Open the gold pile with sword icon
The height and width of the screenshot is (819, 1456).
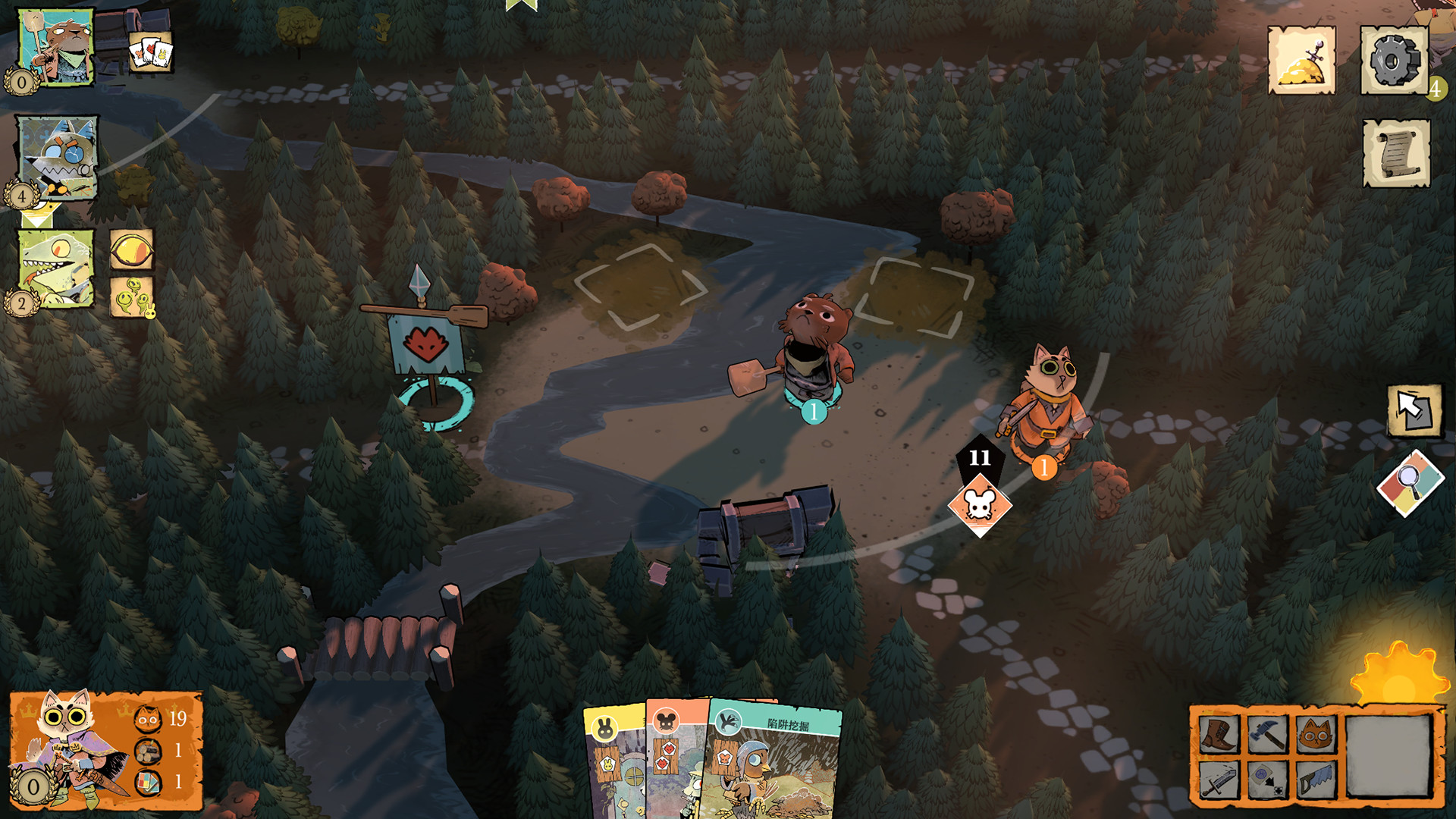[x=1301, y=61]
